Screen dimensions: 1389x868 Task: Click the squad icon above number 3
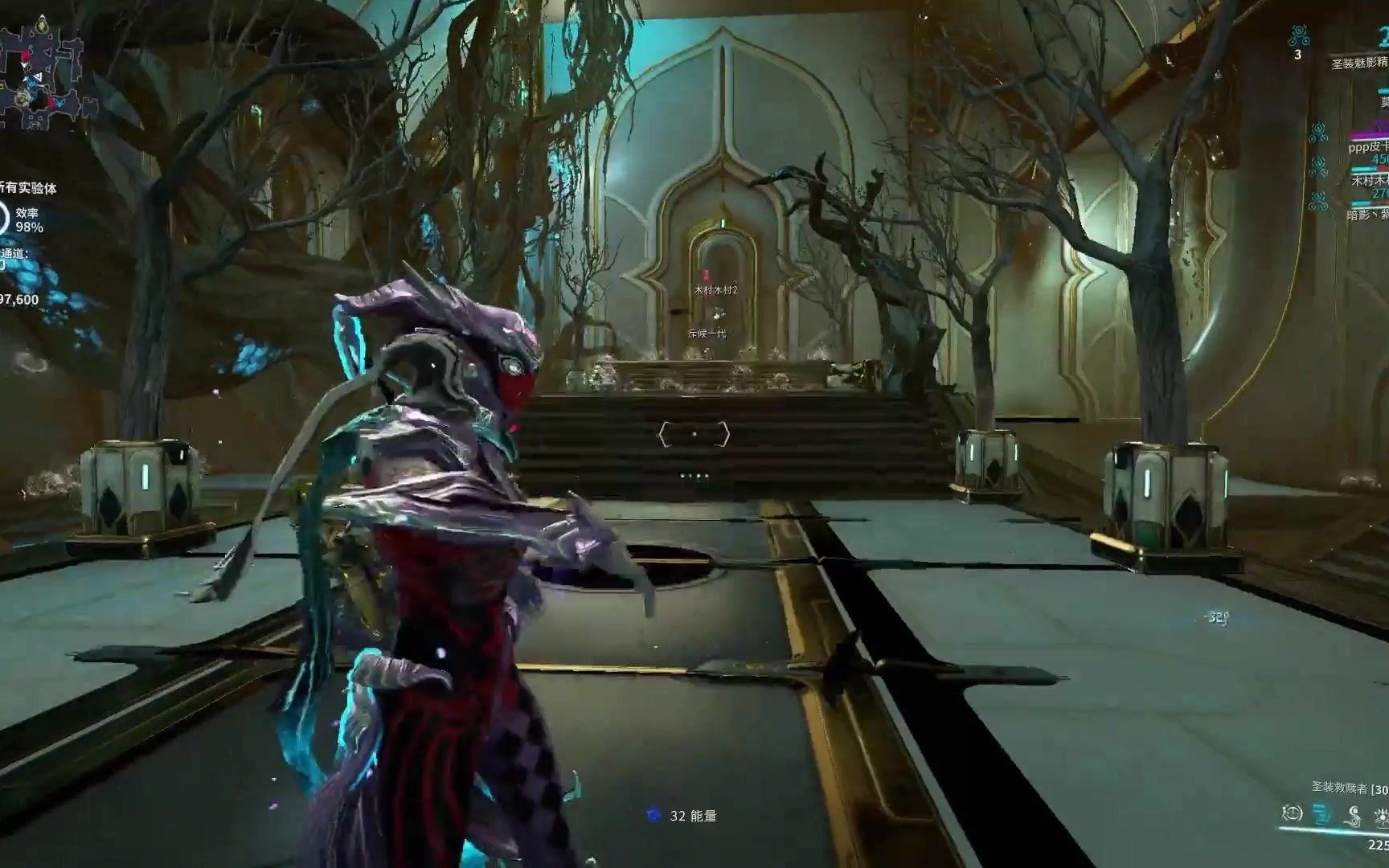click(1298, 35)
